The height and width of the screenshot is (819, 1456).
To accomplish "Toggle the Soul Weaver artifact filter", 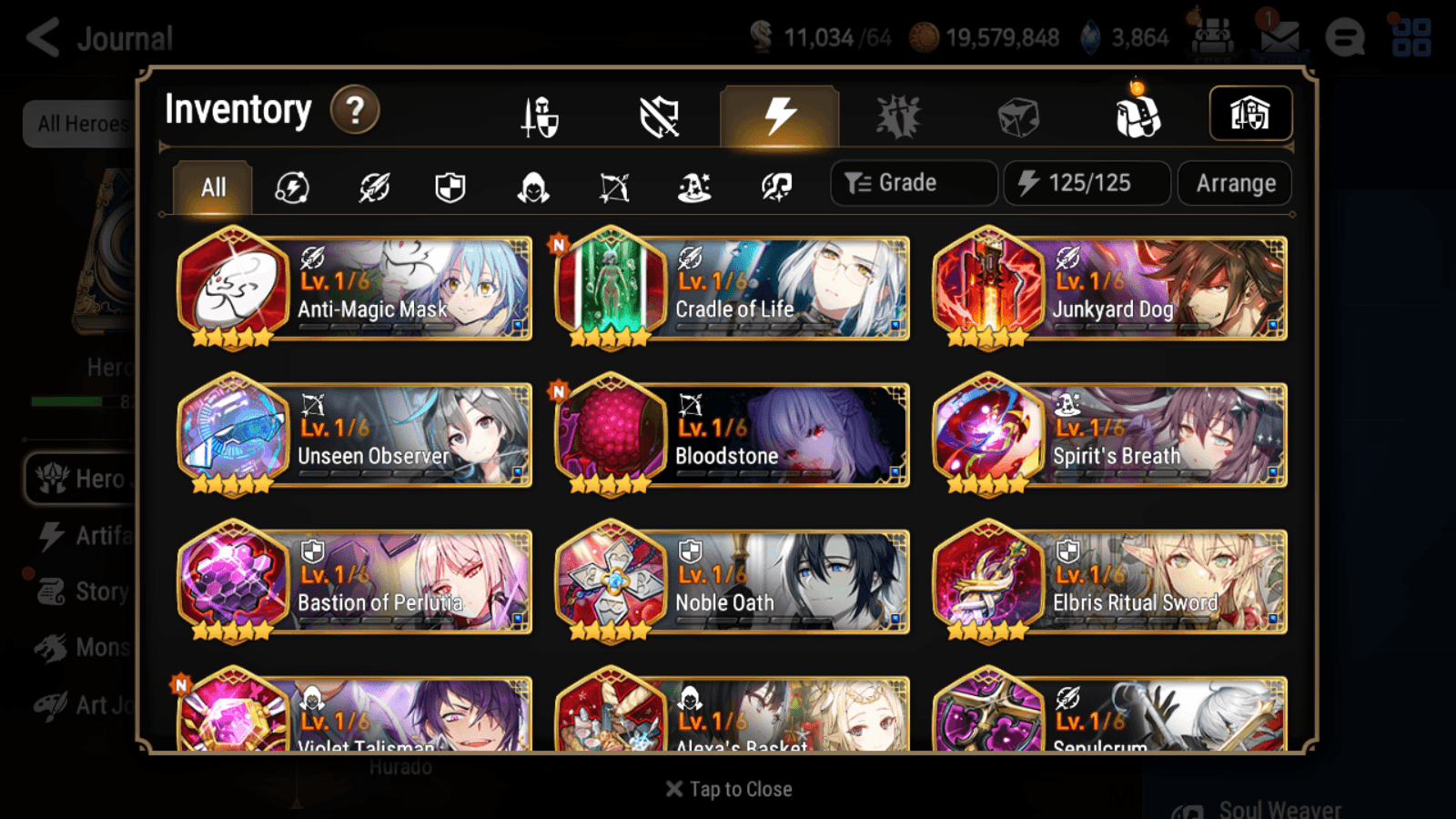I will (x=774, y=187).
